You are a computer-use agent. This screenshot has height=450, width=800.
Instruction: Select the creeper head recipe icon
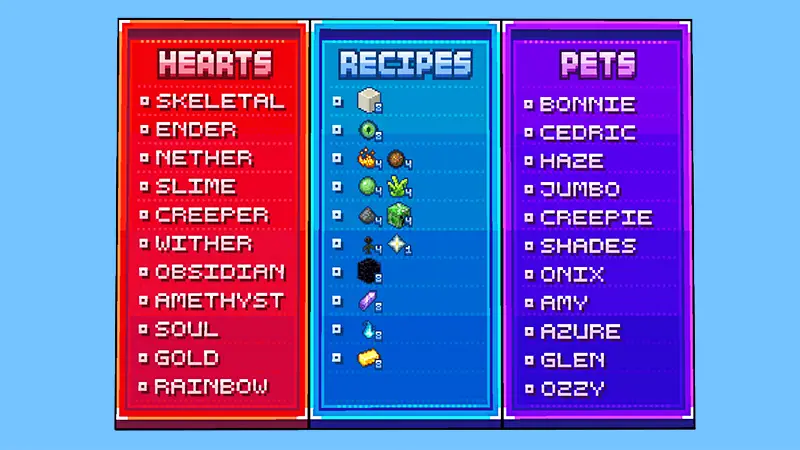point(400,215)
